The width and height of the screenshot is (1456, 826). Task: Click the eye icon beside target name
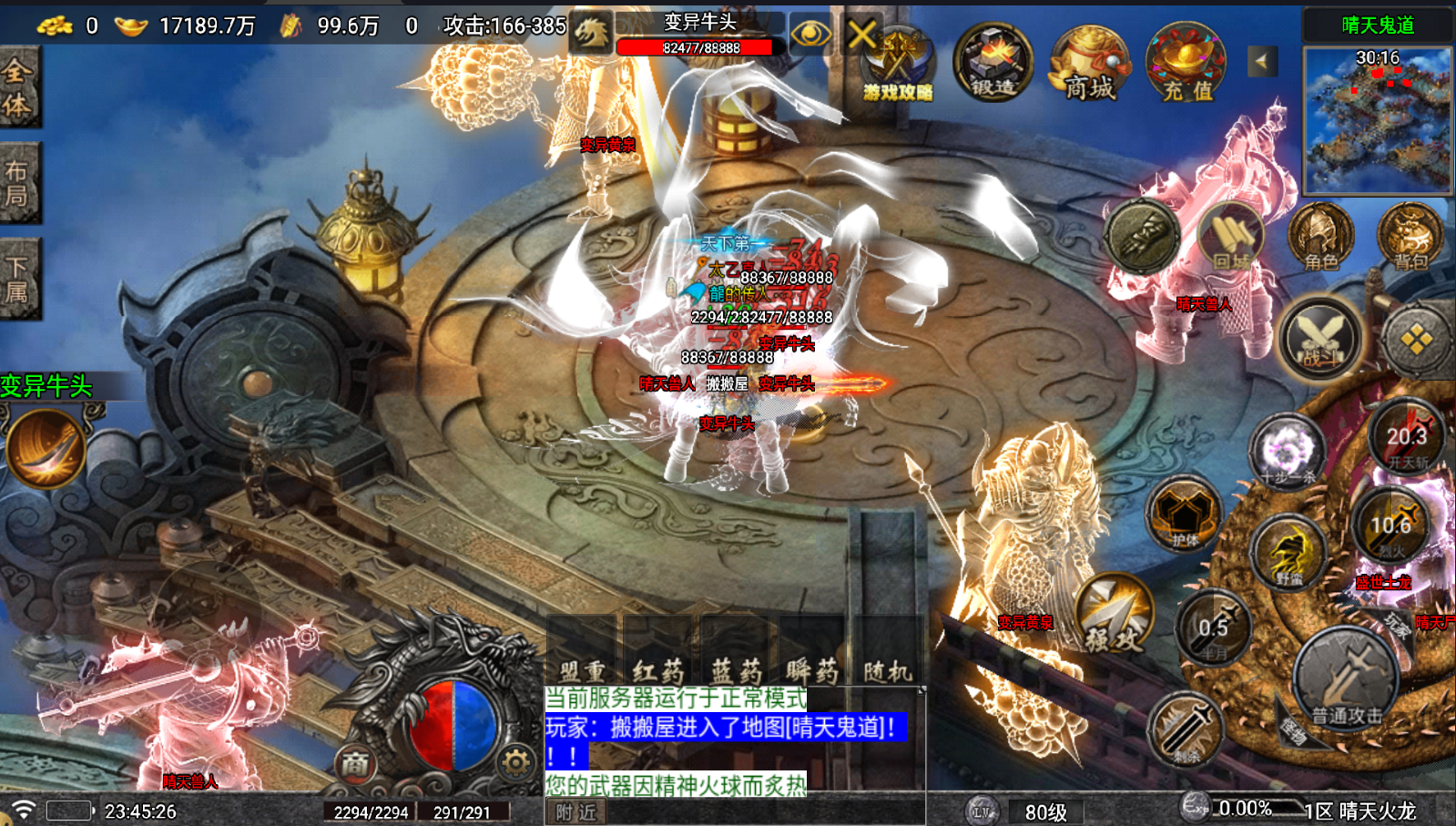point(809,36)
